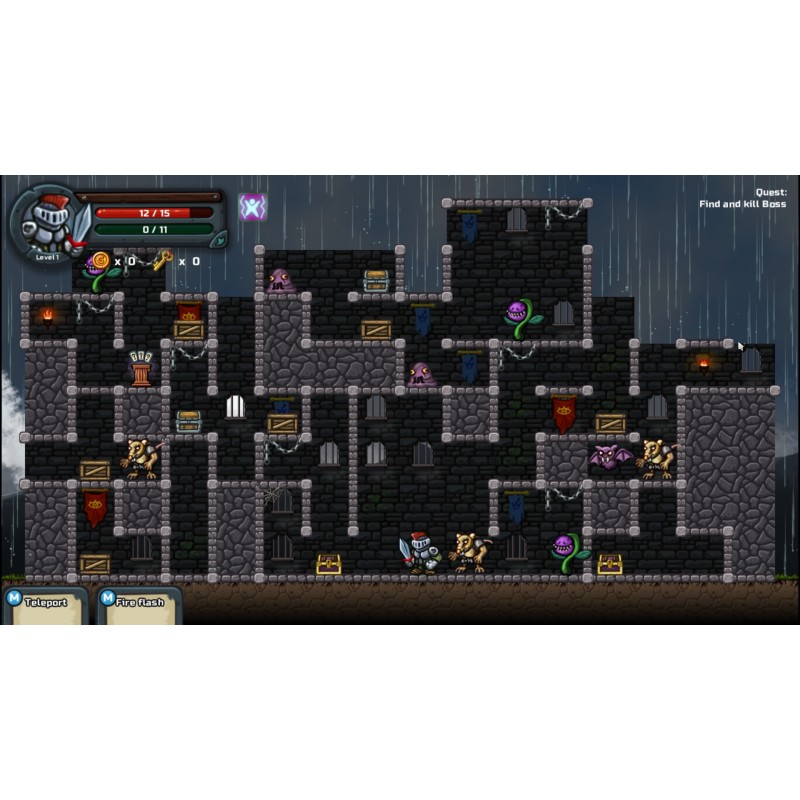
Task: Activate the Teleport spell card
Action: [x=44, y=605]
